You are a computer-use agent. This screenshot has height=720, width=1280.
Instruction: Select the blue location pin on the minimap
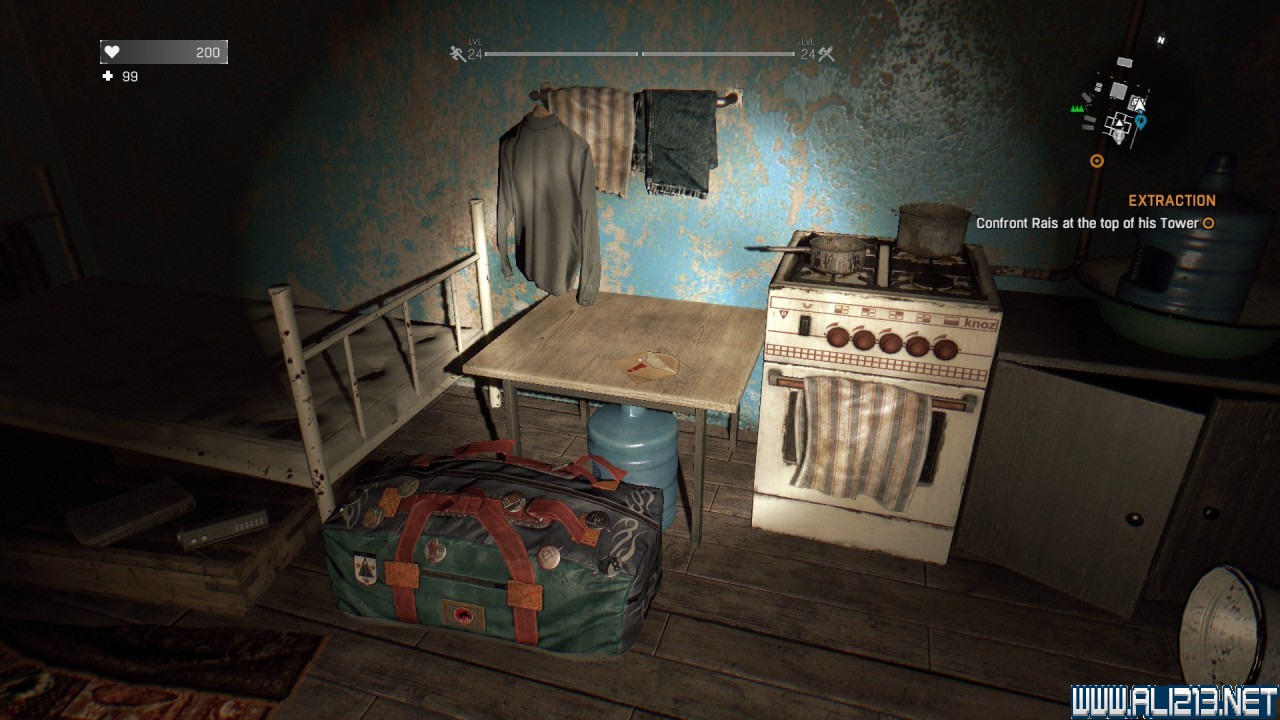click(x=1140, y=122)
